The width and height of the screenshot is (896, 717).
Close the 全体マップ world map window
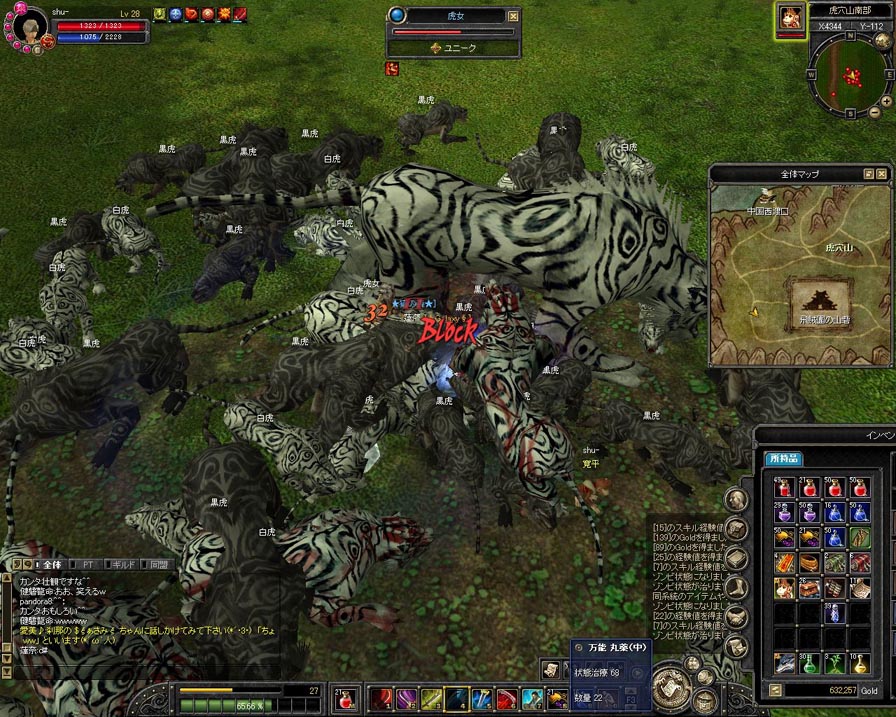pyautogui.click(x=883, y=174)
